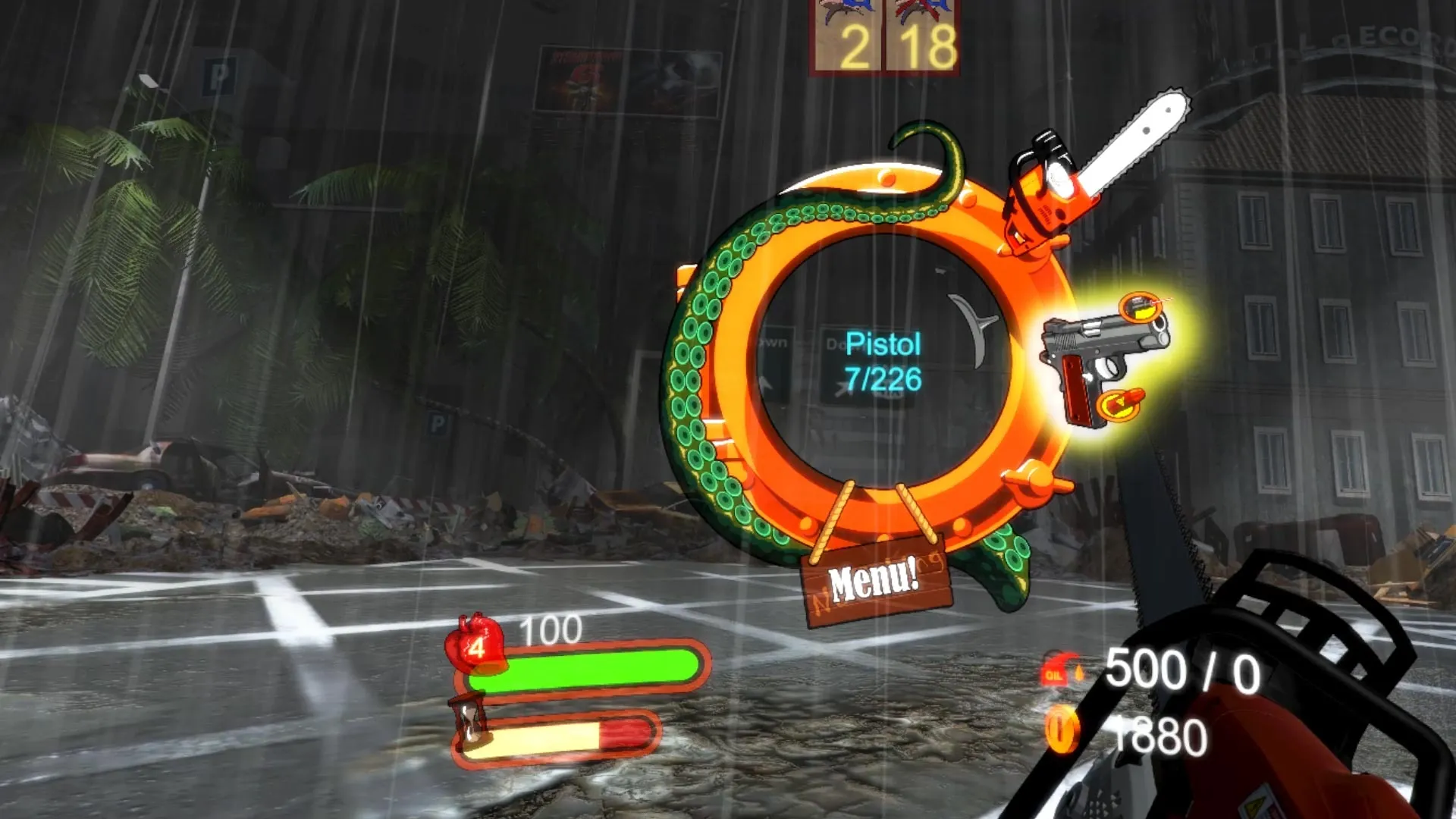Click the '500 / 0' fuel counter

point(1183,670)
